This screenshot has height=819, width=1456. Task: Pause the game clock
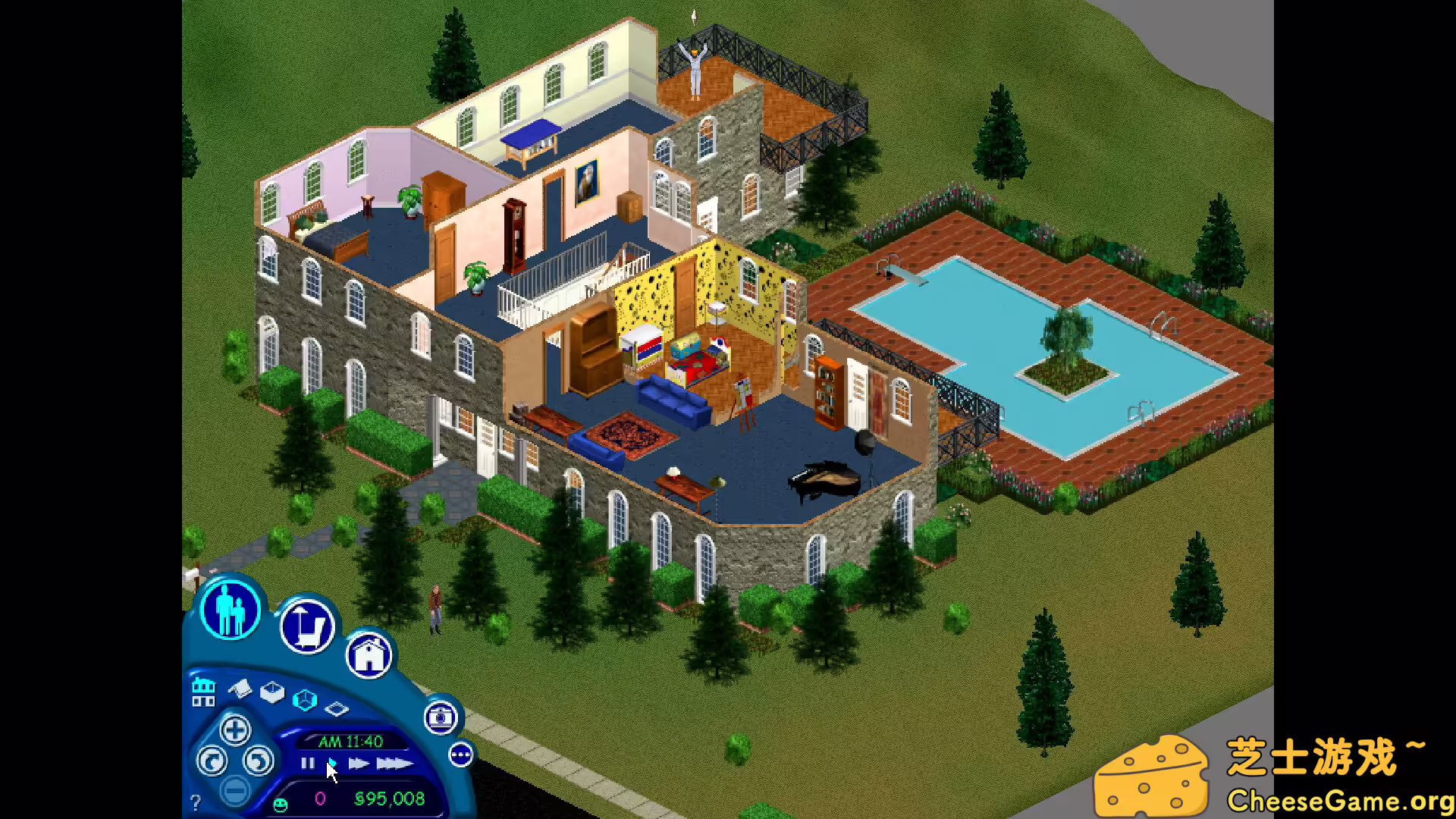[x=307, y=763]
